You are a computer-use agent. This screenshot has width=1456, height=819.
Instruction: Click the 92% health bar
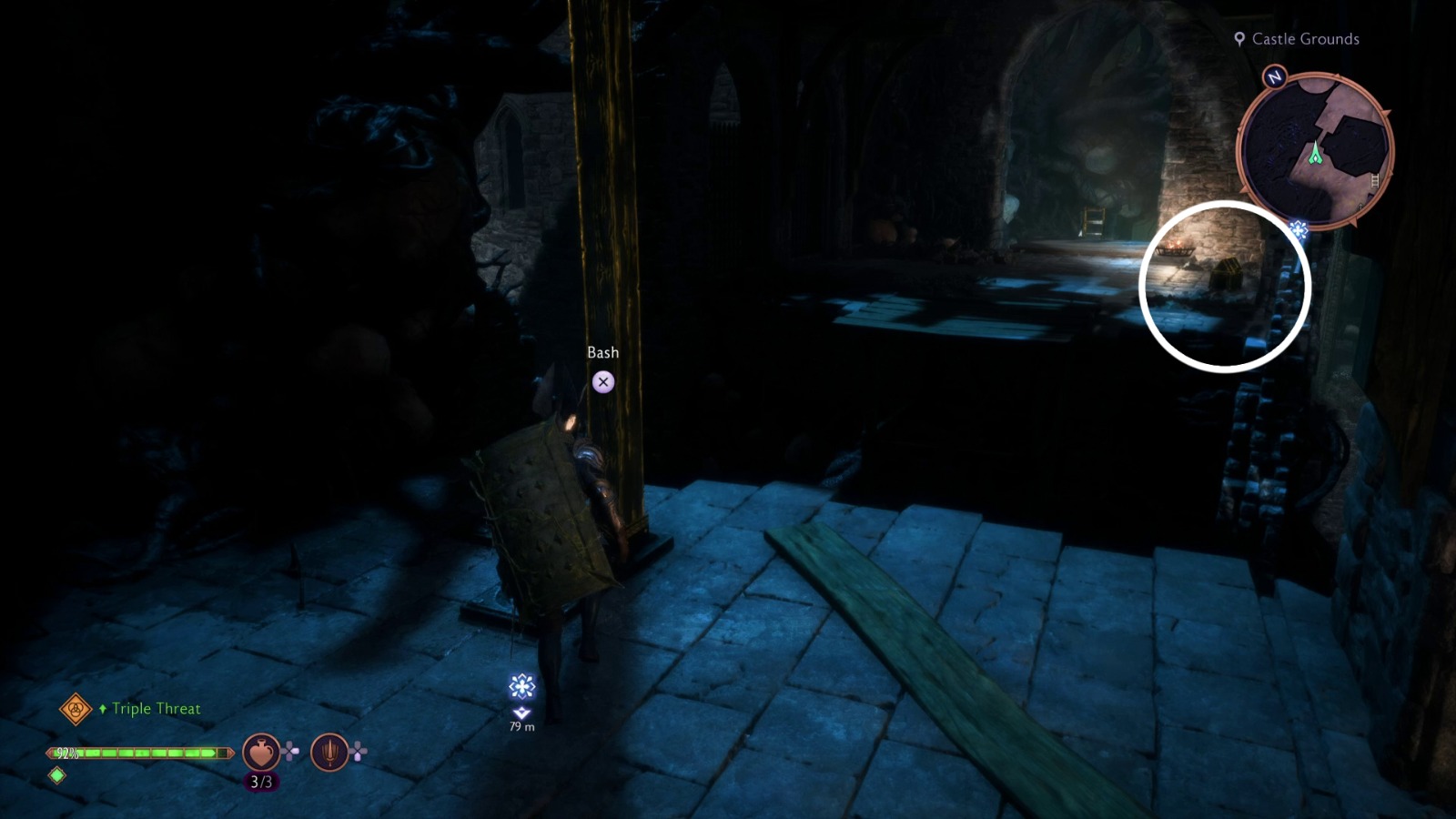point(136,753)
